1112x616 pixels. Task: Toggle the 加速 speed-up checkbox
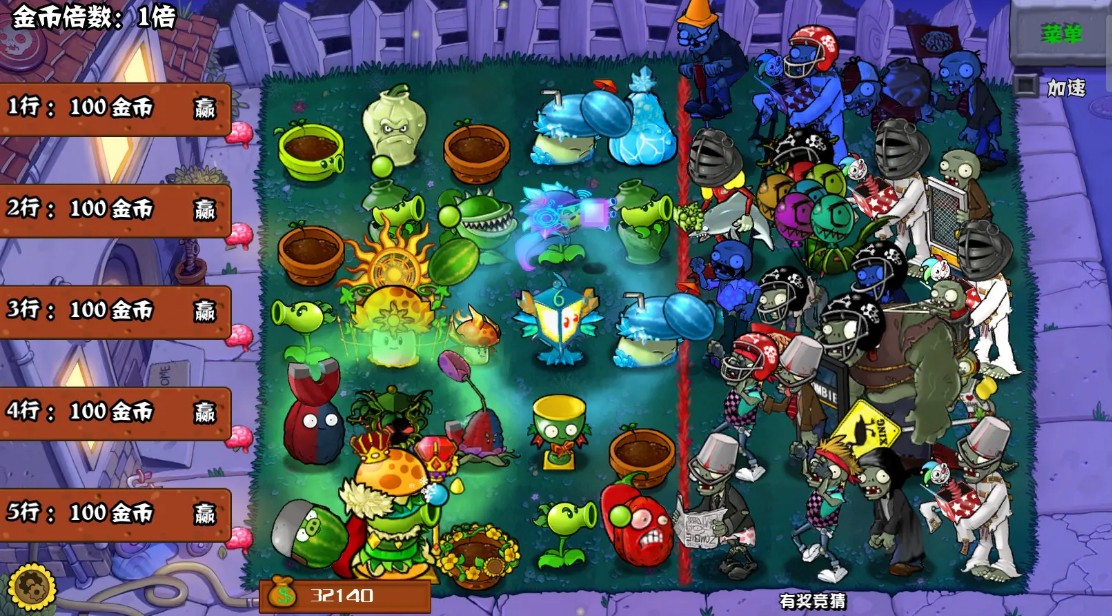click(x=1025, y=86)
